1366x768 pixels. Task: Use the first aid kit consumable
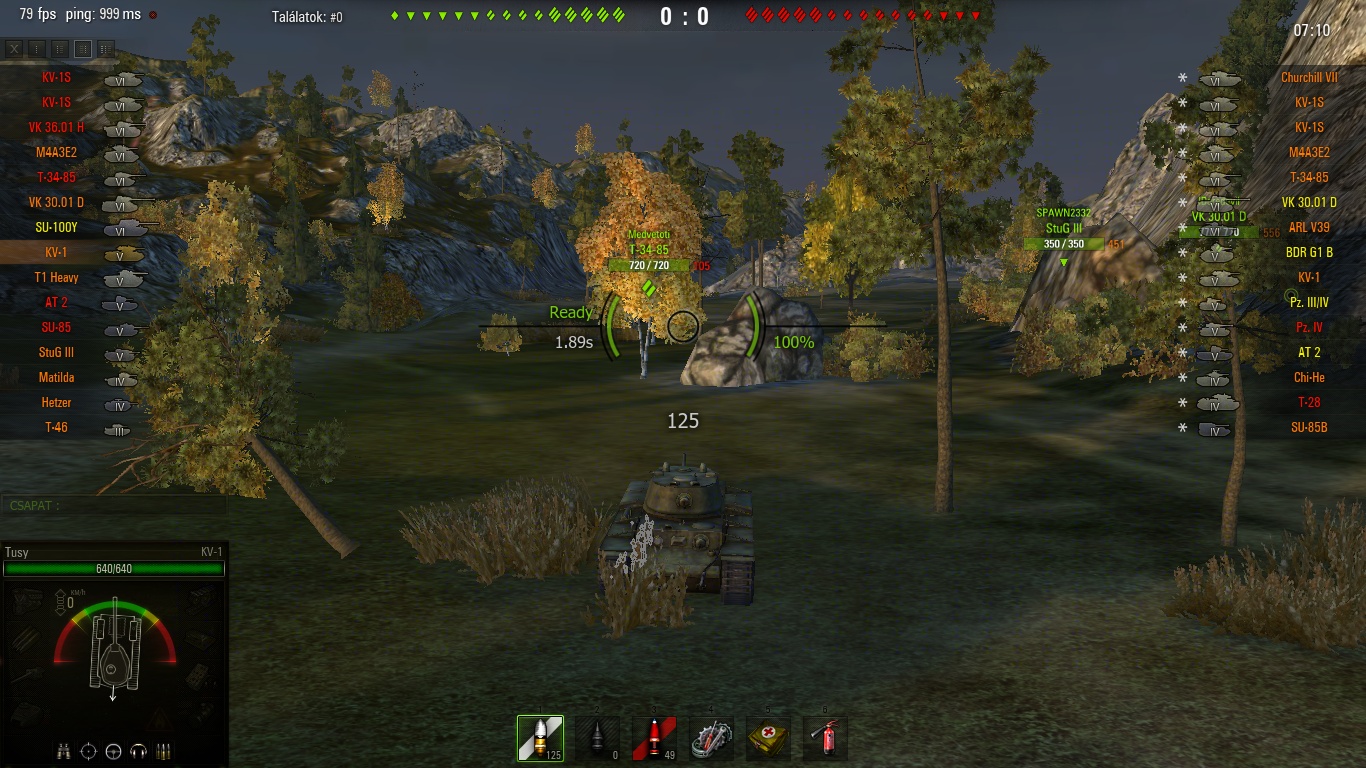pos(768,738)
